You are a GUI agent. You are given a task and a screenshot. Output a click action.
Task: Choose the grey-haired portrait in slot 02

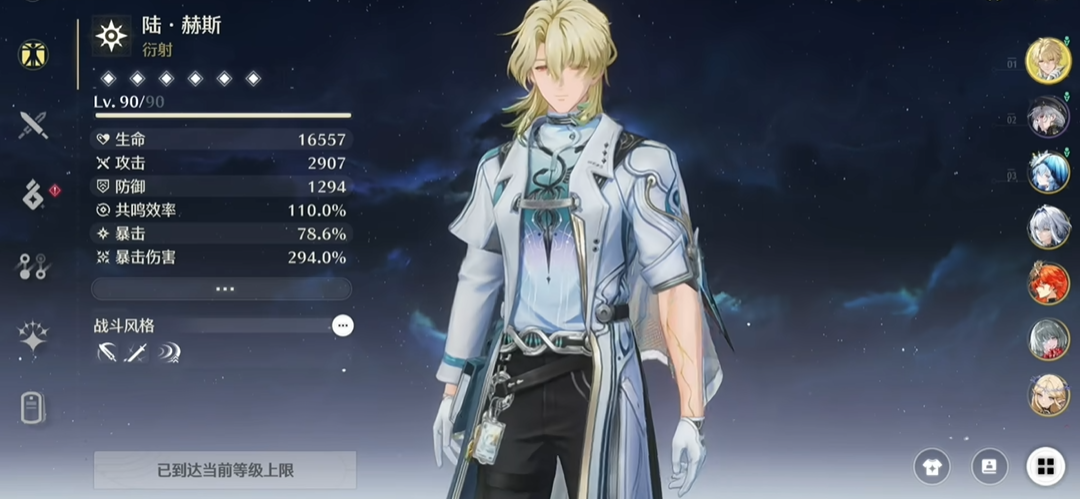1048,116
